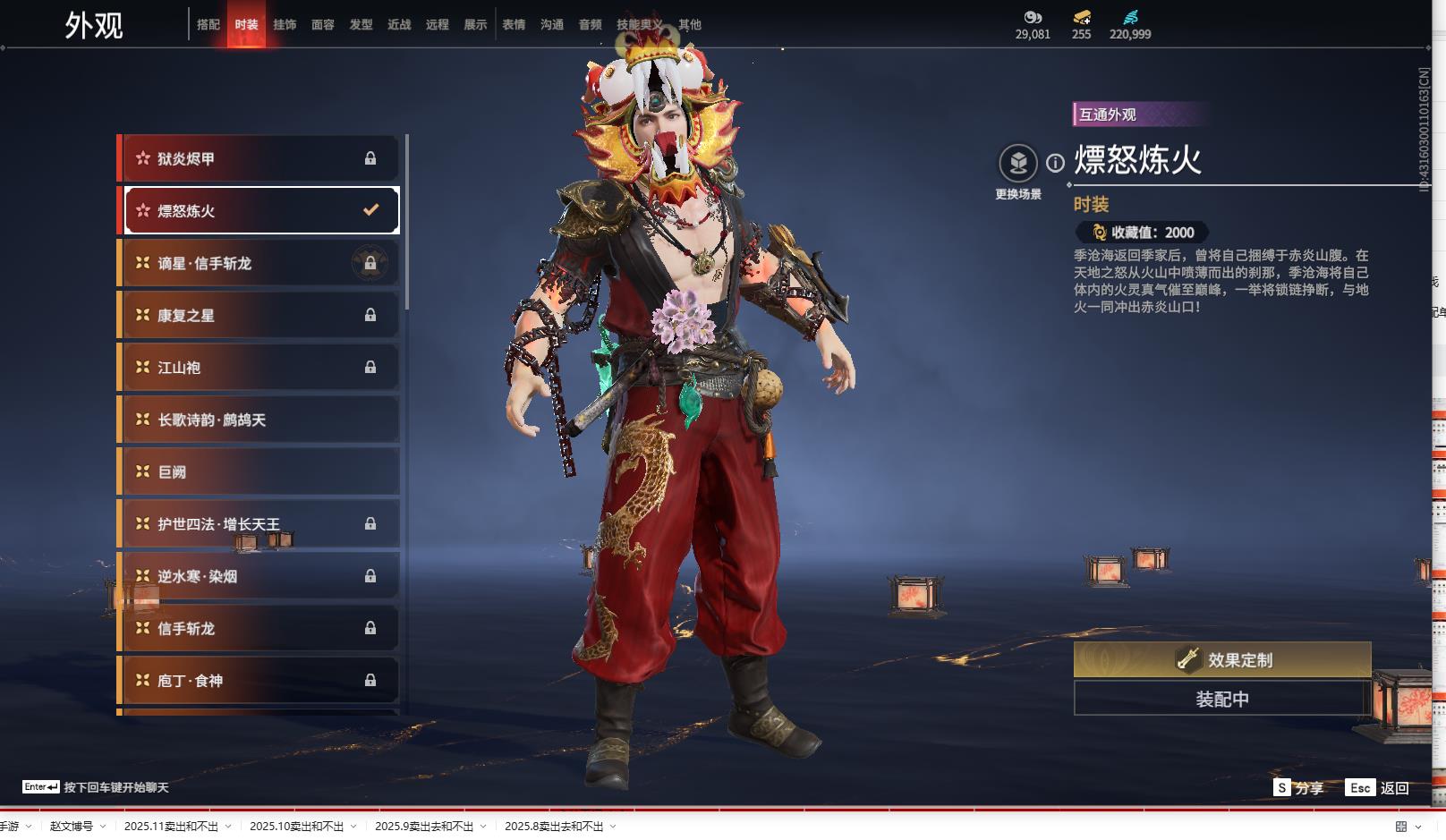This screenshot has height=840, width=1446.
Task: Go to the 发型 tab
Action: pyautogui.click(x=361, y=25)
